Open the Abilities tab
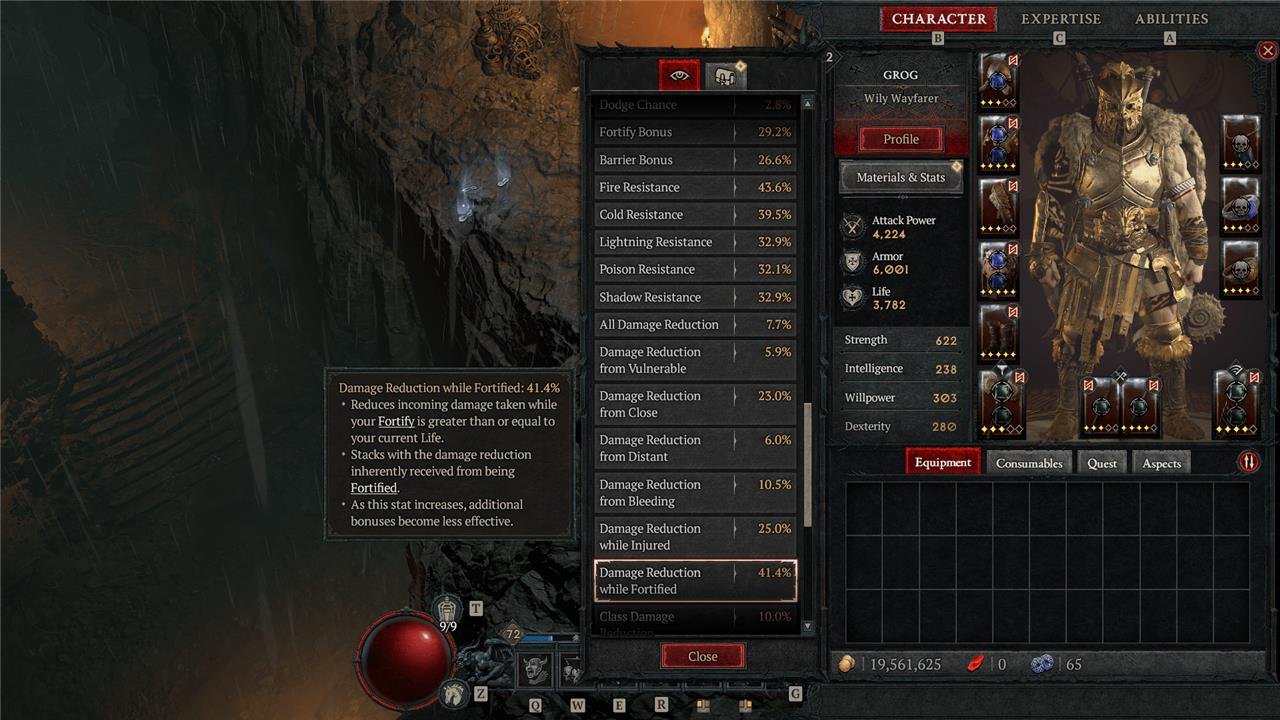Viewport: 1280px width, 720px height. point(1171,19)
